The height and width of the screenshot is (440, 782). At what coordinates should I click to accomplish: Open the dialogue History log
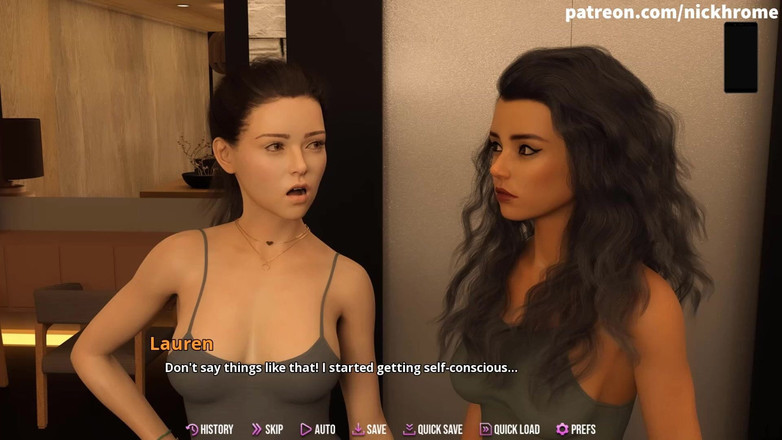click(x=210, y=429)
